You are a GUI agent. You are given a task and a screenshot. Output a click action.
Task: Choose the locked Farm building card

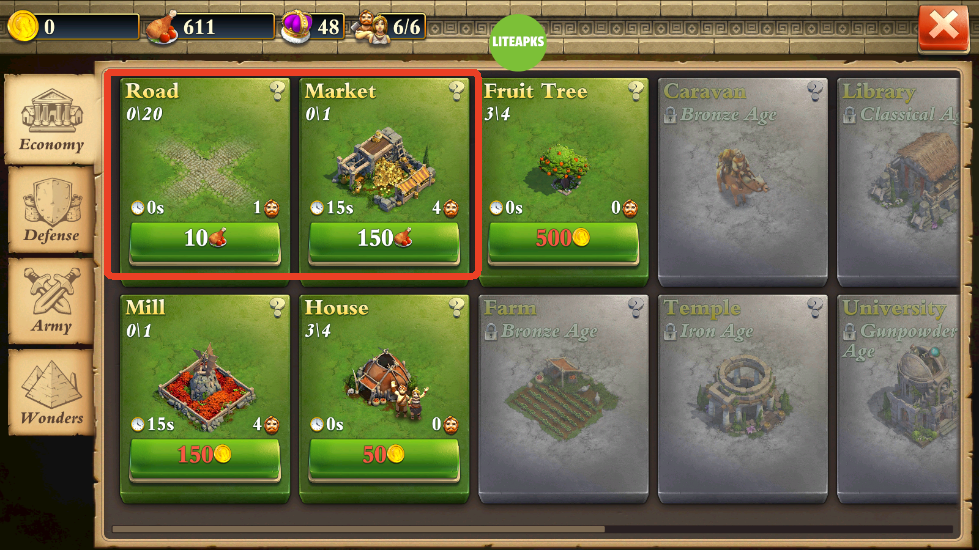(563, 395)
